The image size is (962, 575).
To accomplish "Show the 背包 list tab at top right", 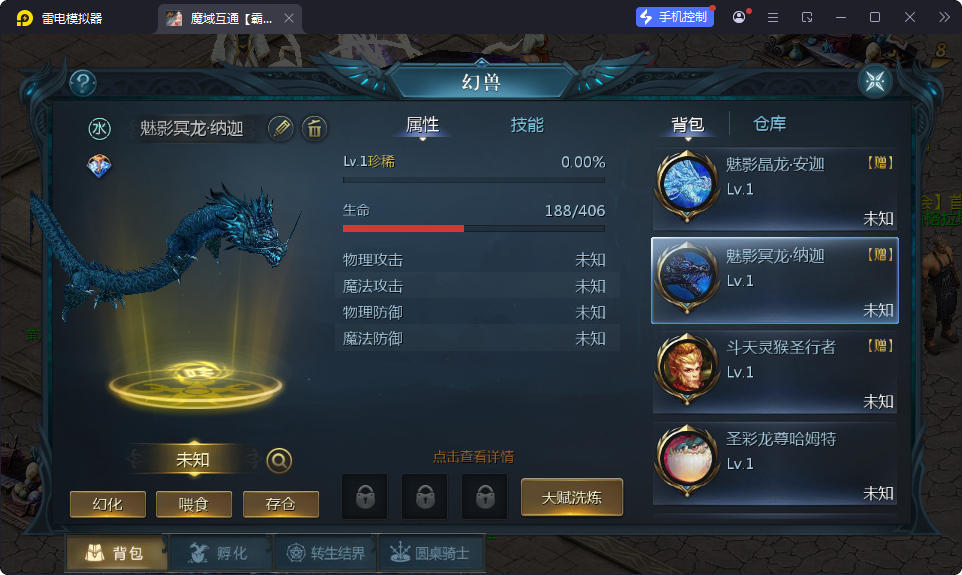I will point(687,124).
